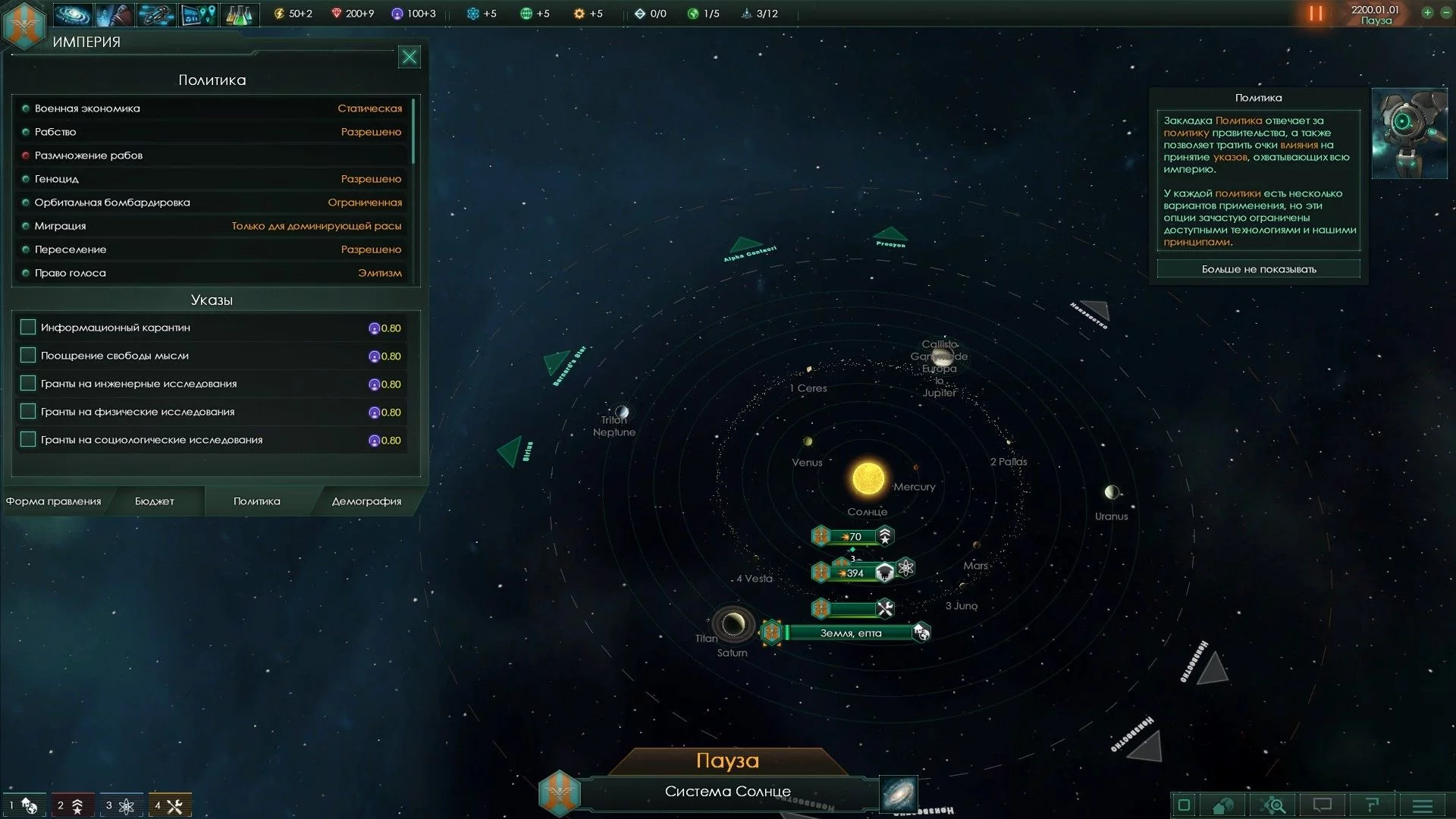Select the Земля planet label
The width and height of the screenshot is (1456, 819).
tap(850, 633)
